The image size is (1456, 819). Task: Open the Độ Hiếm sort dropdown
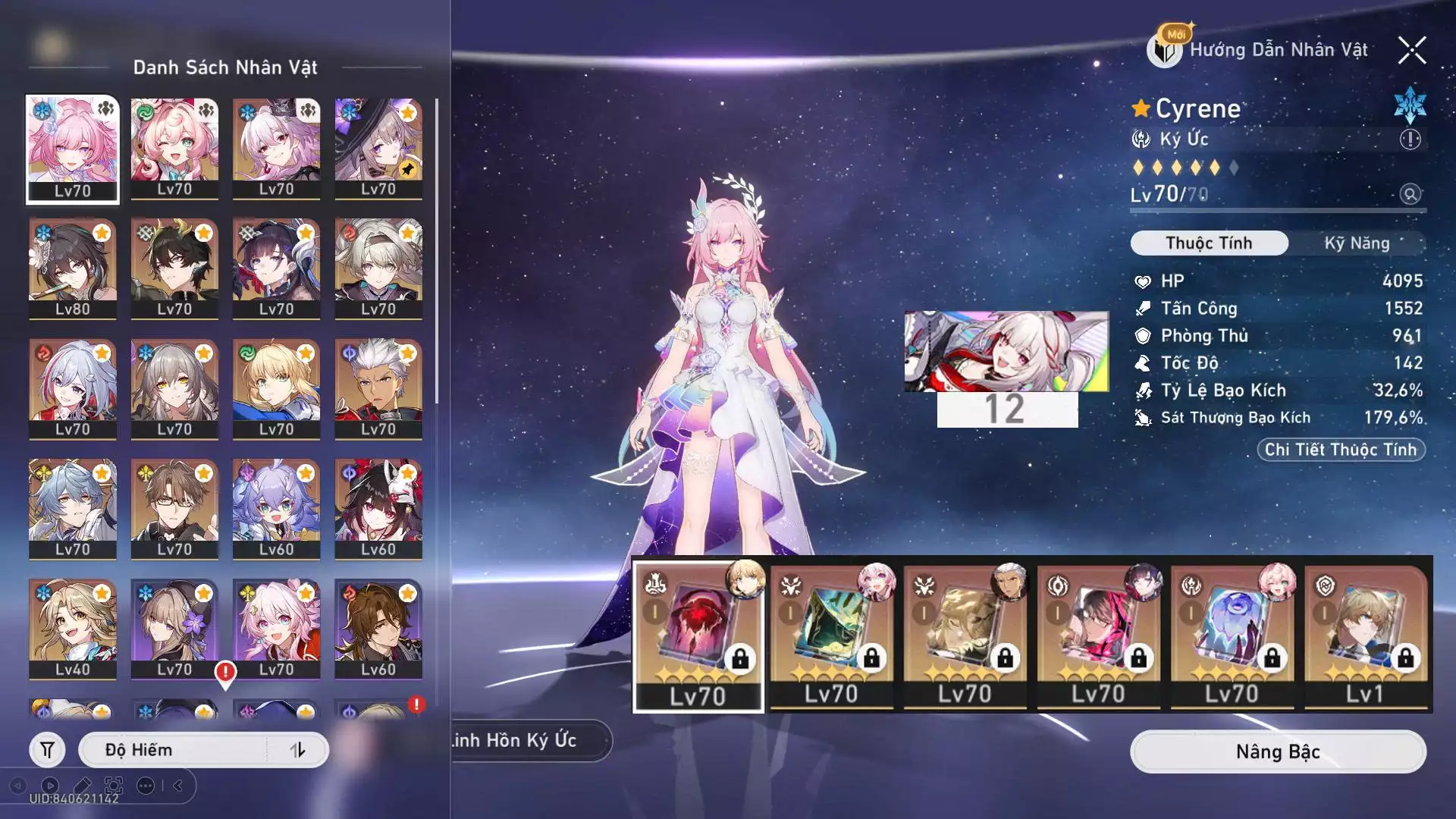[x=174, y=750]
